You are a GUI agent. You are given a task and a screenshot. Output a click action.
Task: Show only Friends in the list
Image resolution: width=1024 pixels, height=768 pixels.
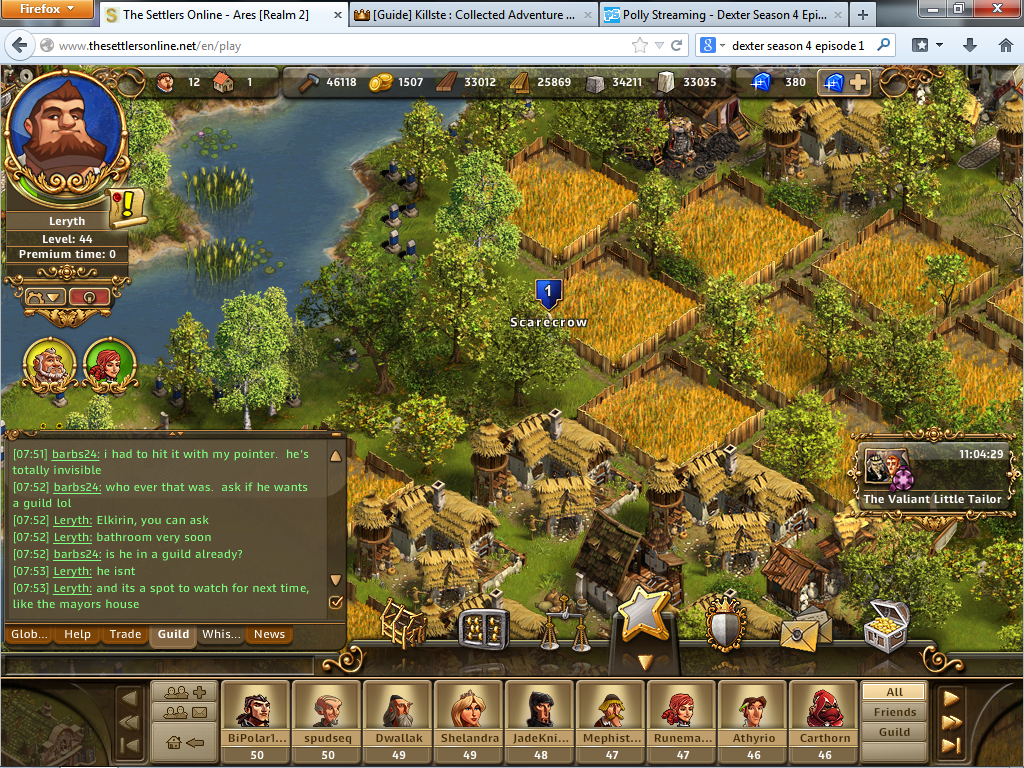click(894, 712)
